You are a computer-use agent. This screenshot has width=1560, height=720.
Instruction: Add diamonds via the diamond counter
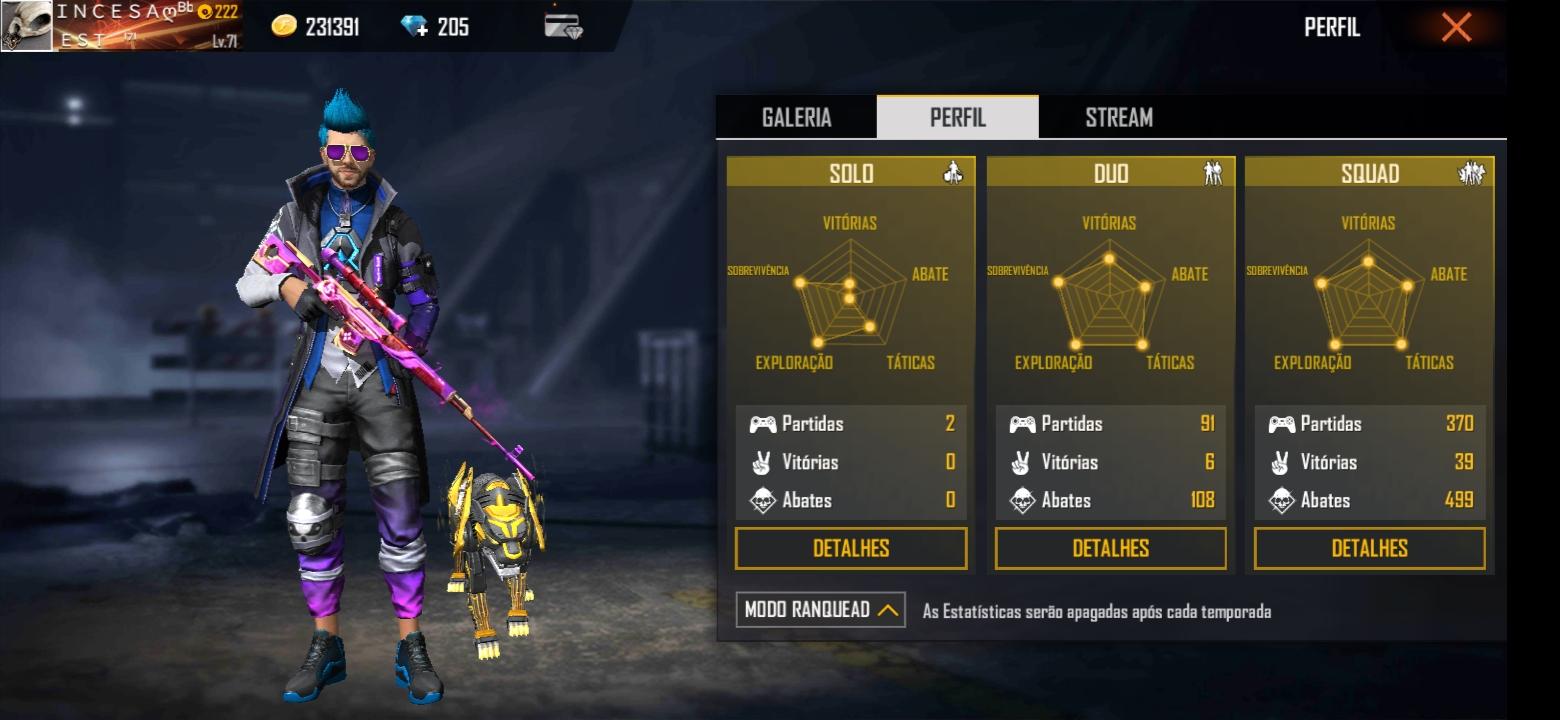435,27
